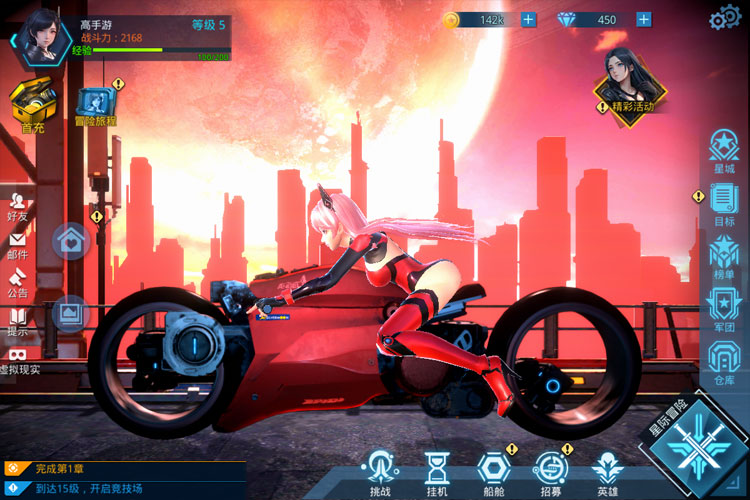Open the 军团 legion menu

pyautogui.click(x=724, y=306)
